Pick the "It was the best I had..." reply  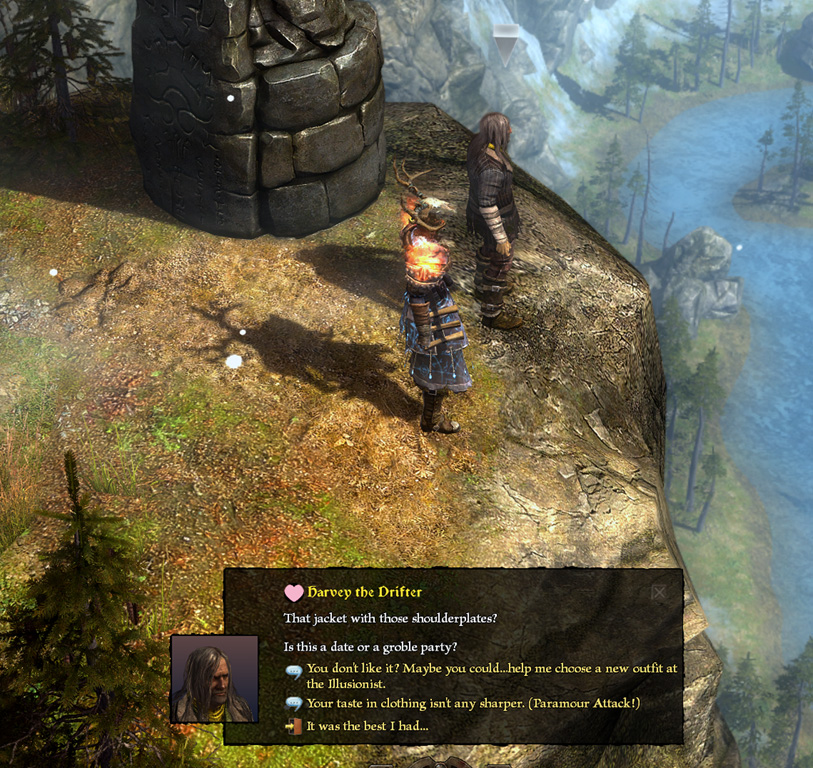click(367, 725)
